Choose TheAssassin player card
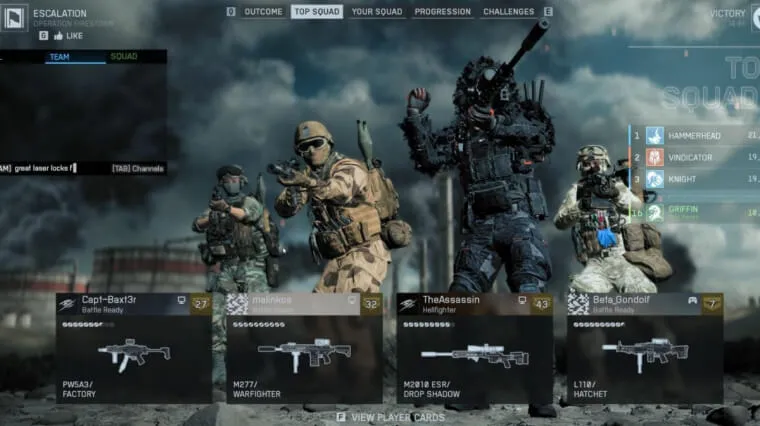The height and width of the screenshot is (426, 760). pos(475,347)
